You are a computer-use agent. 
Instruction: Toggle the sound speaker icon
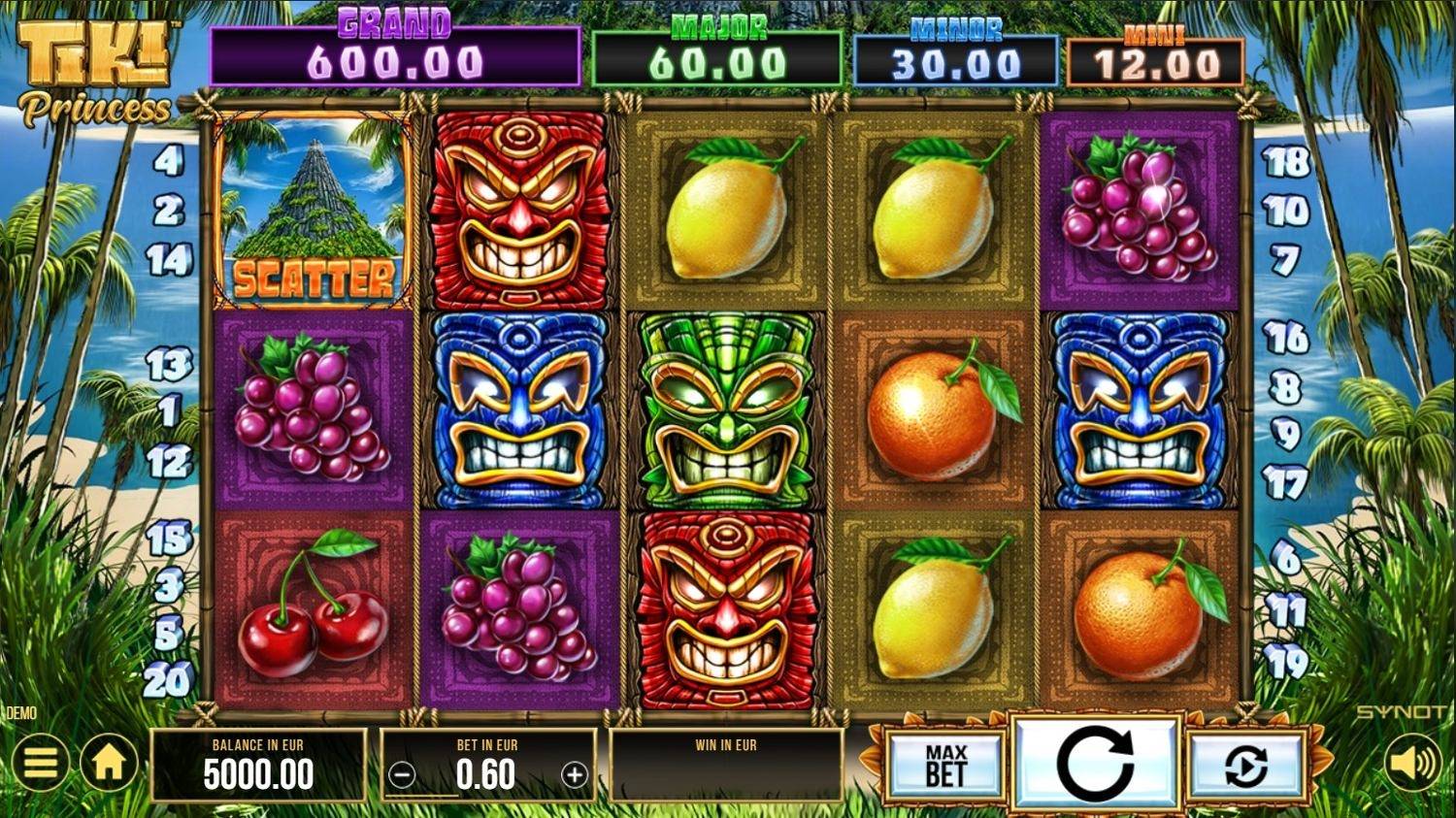click(x=1413, y=764)
